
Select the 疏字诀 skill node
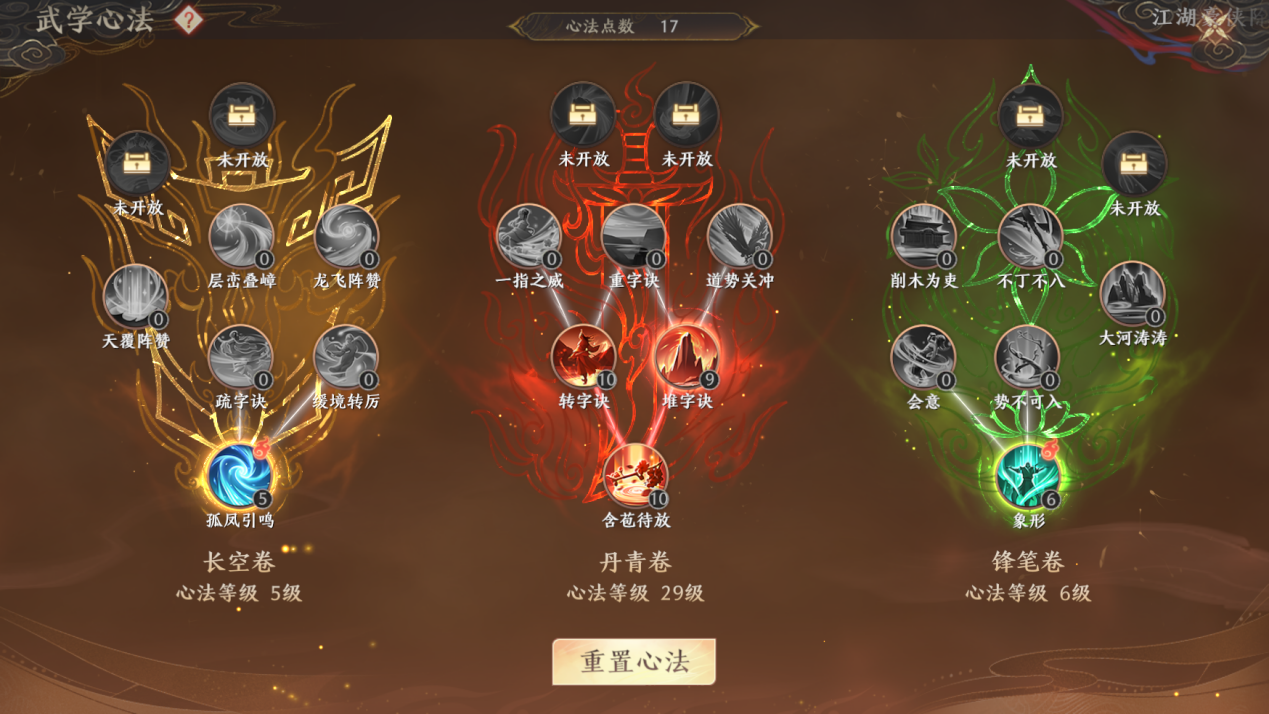(x=240, y=357)
